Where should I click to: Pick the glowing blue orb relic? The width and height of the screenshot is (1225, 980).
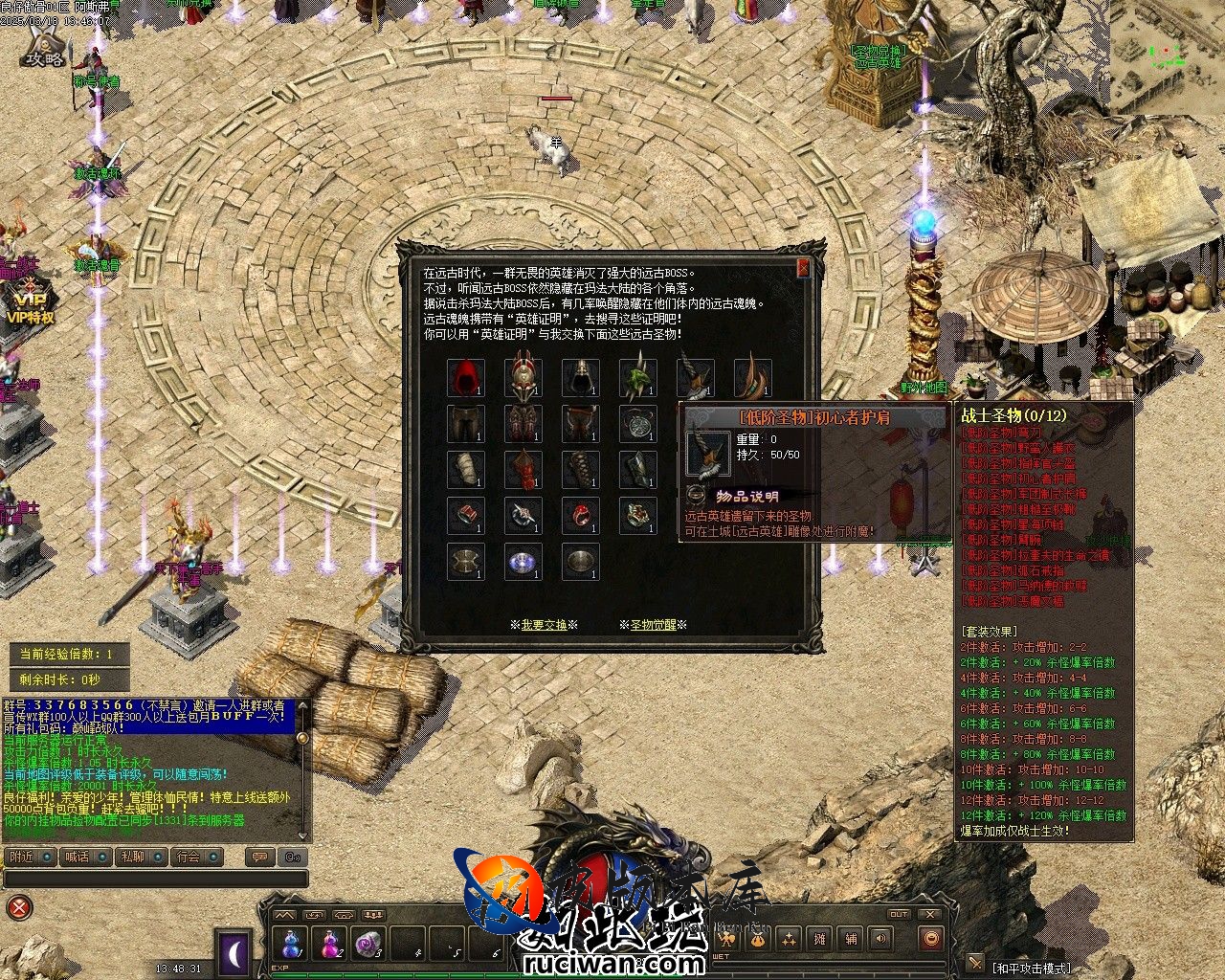pyautogui.click(x=523, y=562)
